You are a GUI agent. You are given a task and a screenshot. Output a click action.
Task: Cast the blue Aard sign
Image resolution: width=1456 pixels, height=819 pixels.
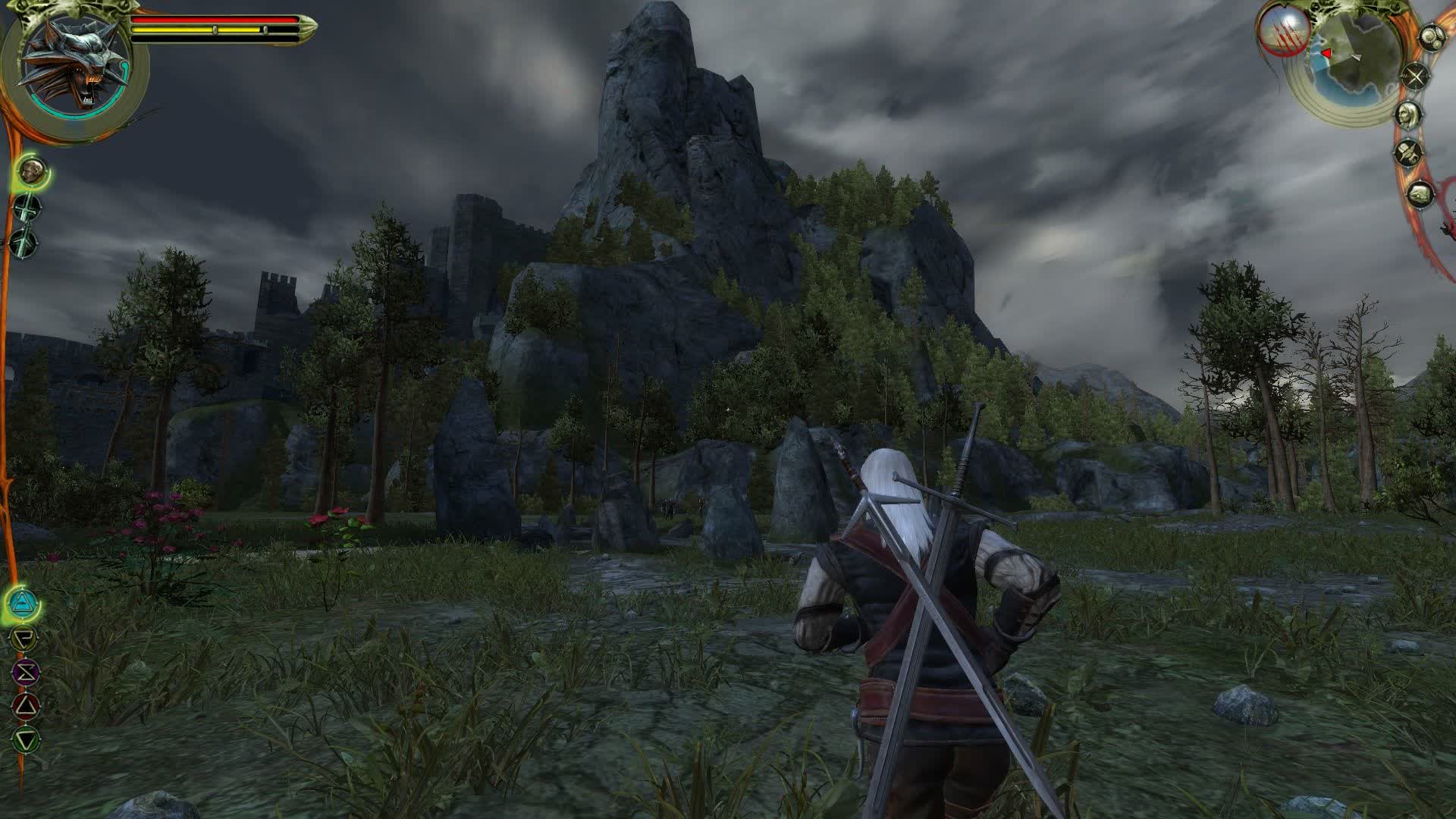point(23,604)
